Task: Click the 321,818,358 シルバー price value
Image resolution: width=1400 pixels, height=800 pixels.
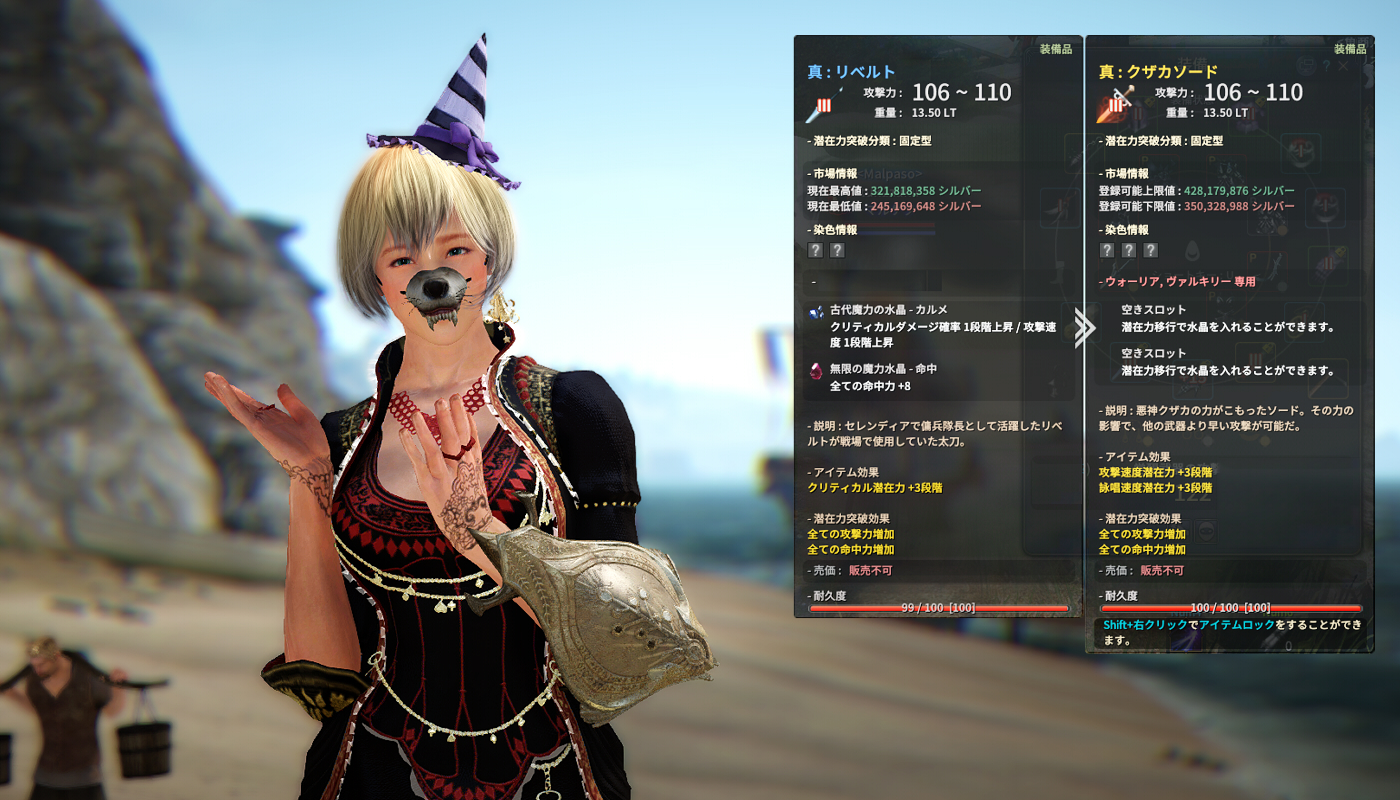Action: pyautogui.click(x=902, y=190)
